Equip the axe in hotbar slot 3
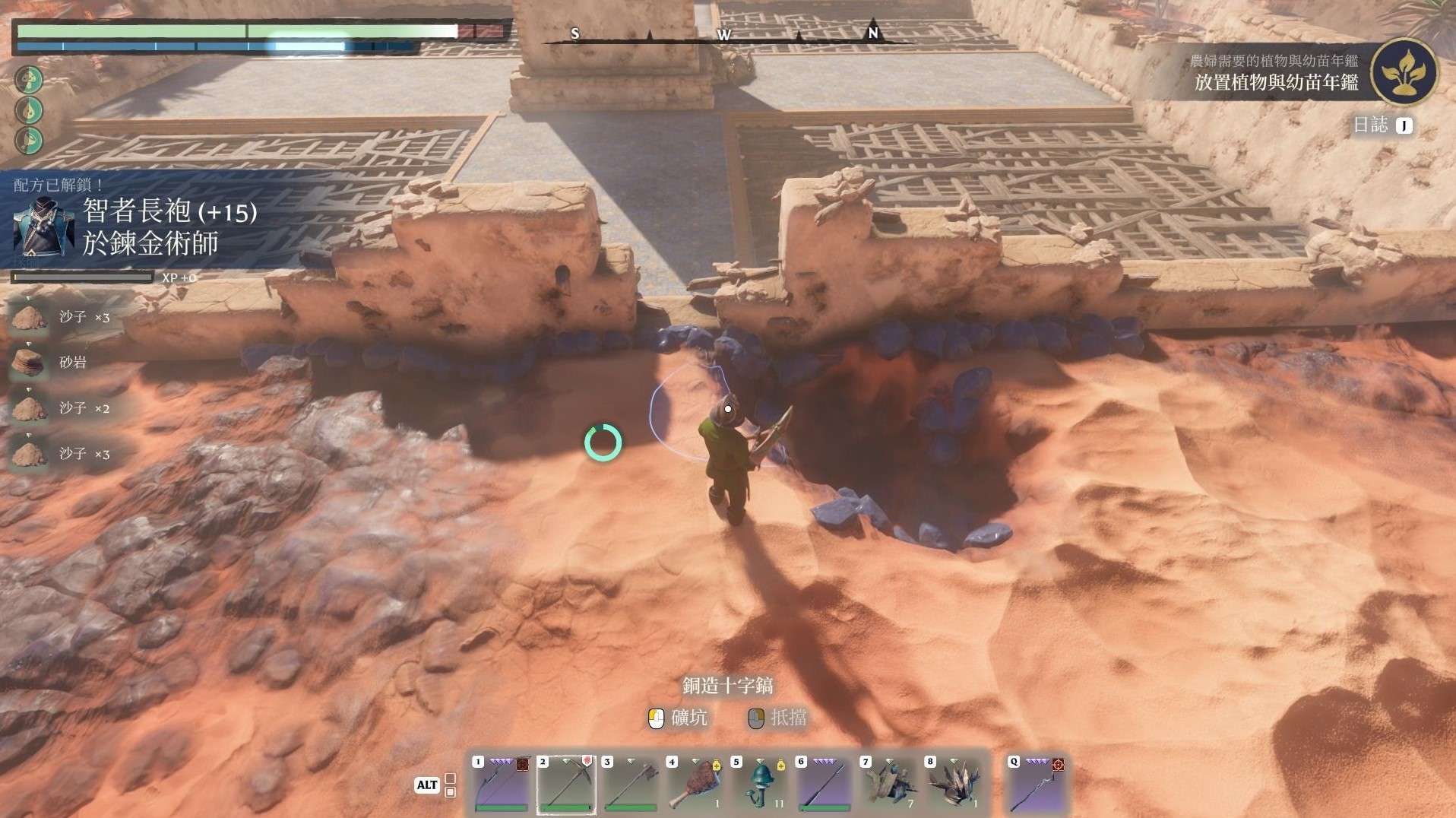This screenshot has width=1456, height=818. tap(630, 785)
